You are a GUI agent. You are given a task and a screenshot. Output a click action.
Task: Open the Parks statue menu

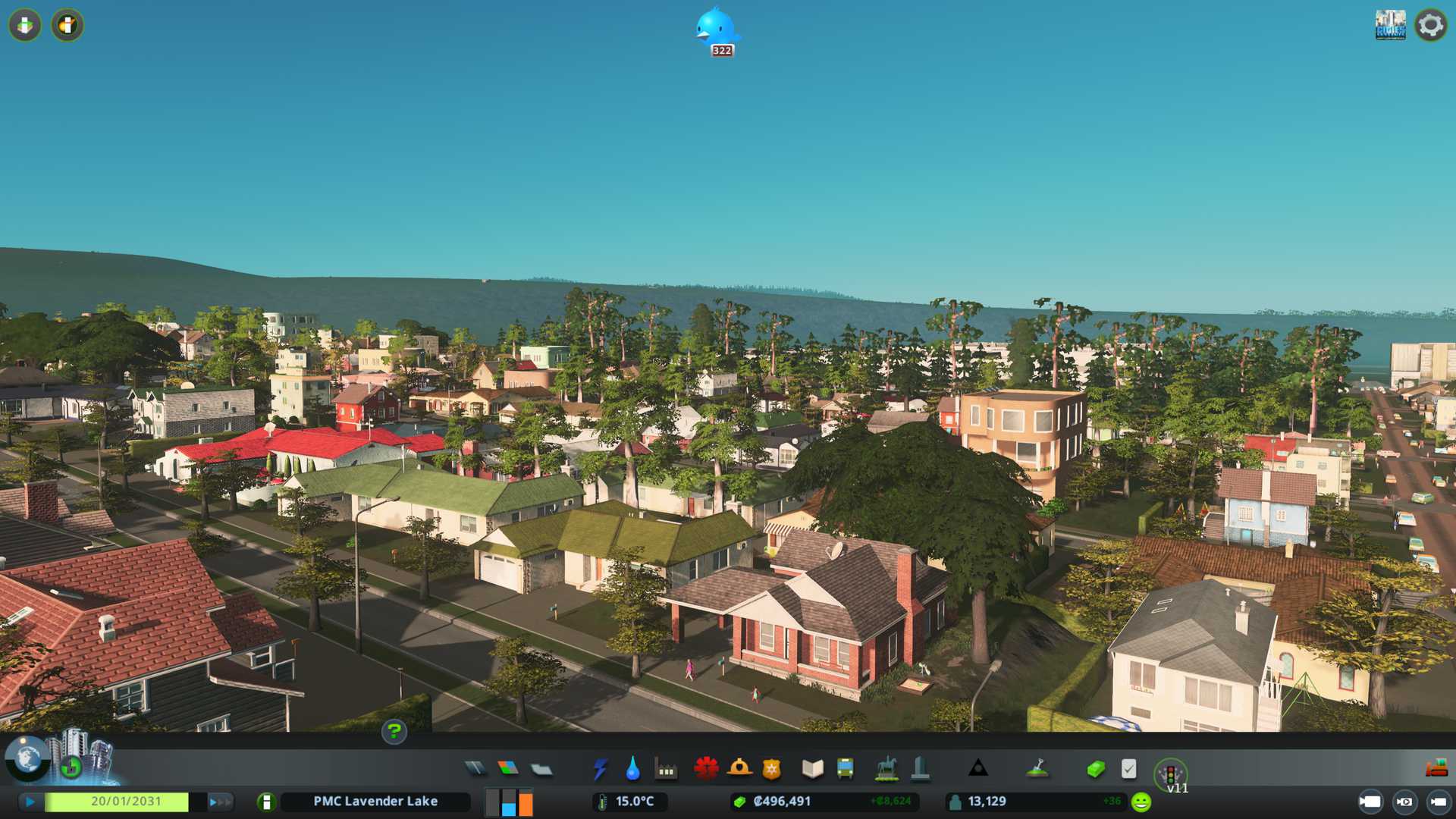point(886,769)
